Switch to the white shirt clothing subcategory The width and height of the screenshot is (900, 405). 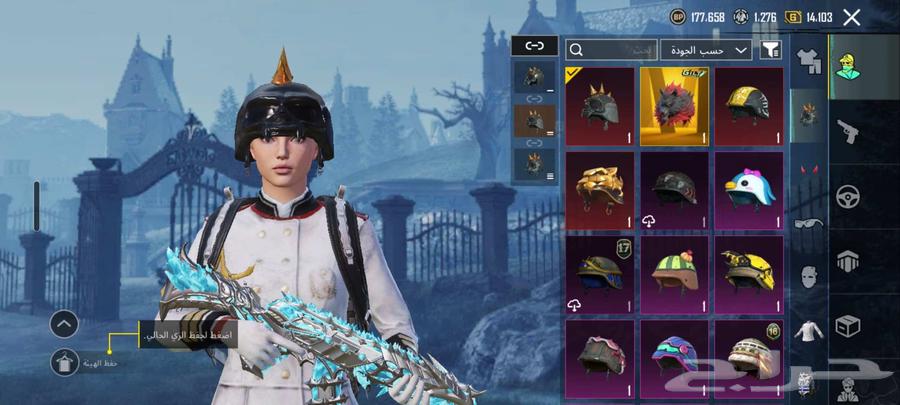(x=808, y=328)
